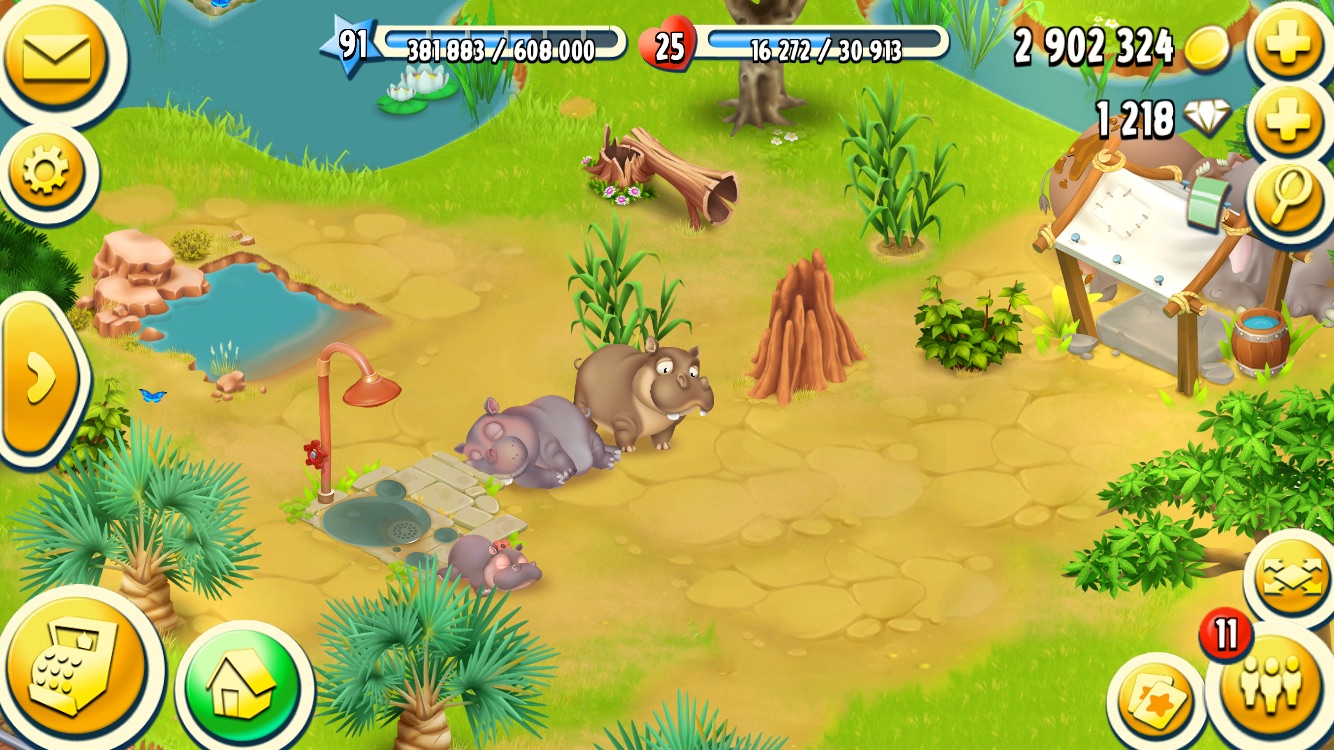
Task: Add more coins with plus button
Action: pyautogui.click(x=1290, y=45)
